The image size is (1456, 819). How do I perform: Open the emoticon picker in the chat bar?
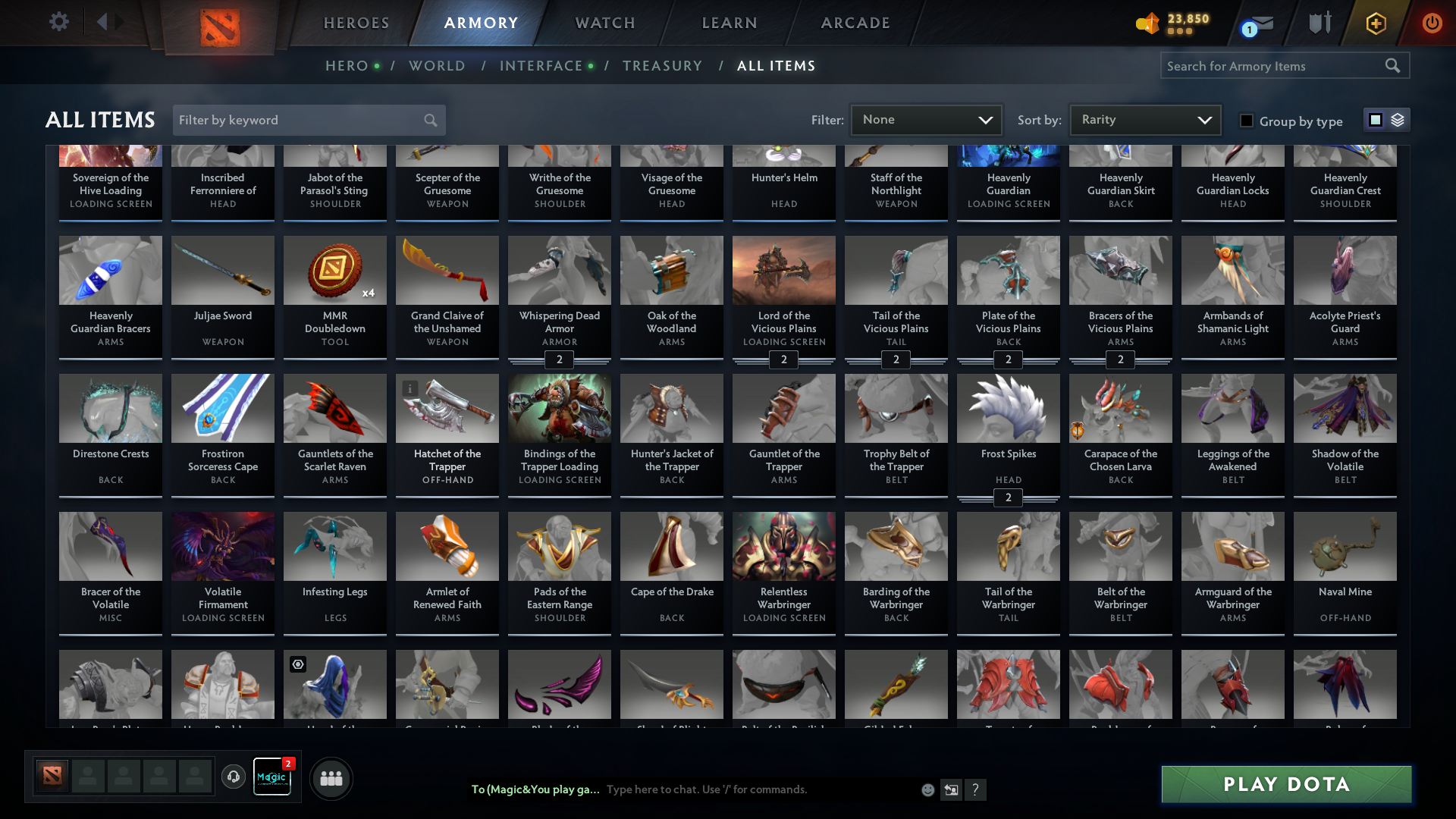(x=927, y=789)
